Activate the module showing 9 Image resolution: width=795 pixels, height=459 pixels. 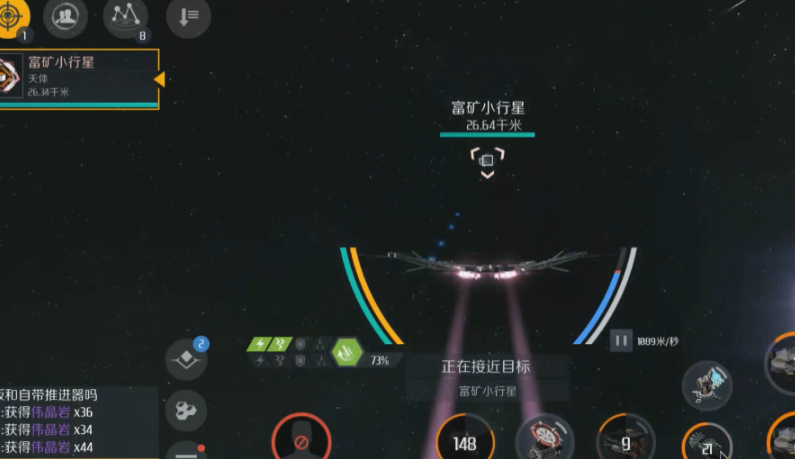coord(626,440)
